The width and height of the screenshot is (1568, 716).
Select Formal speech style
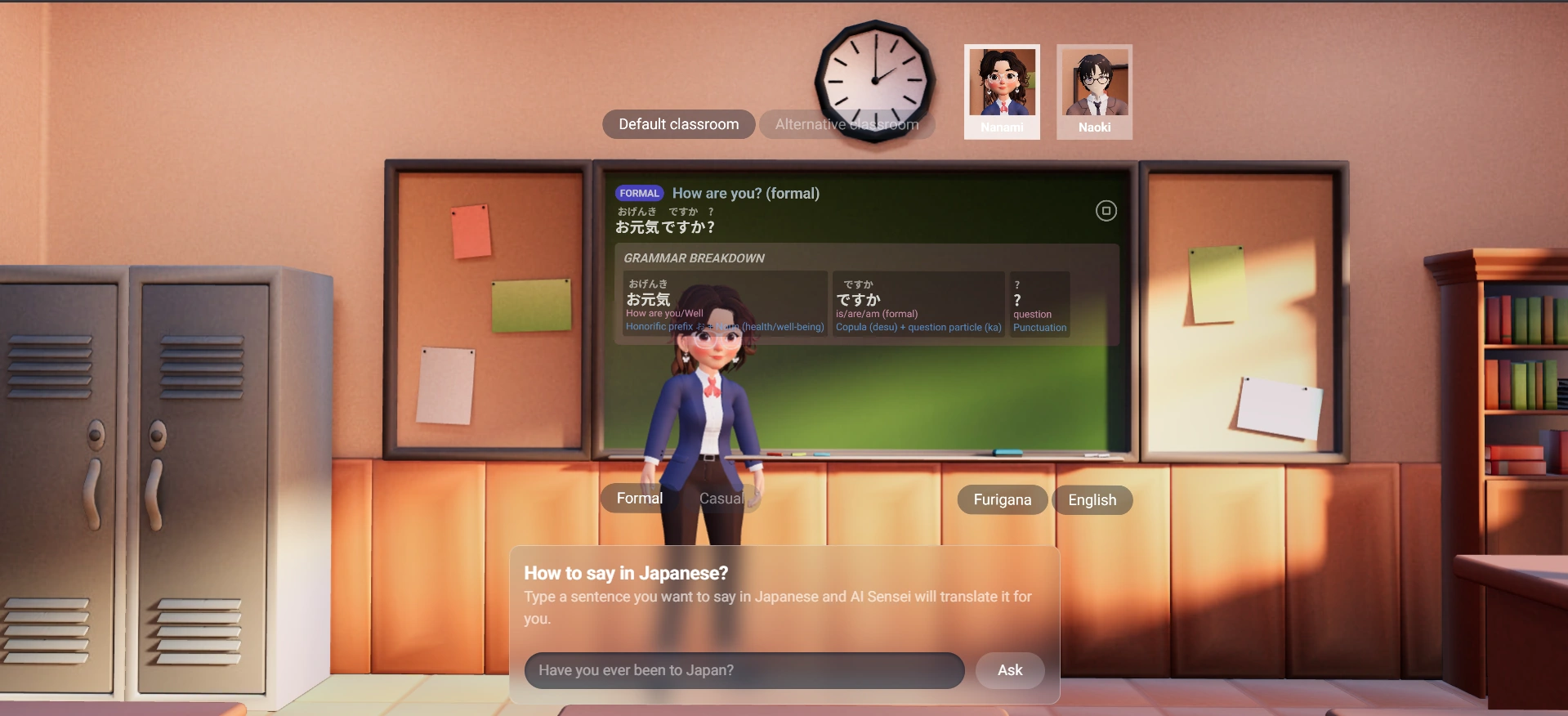(639, 499)
